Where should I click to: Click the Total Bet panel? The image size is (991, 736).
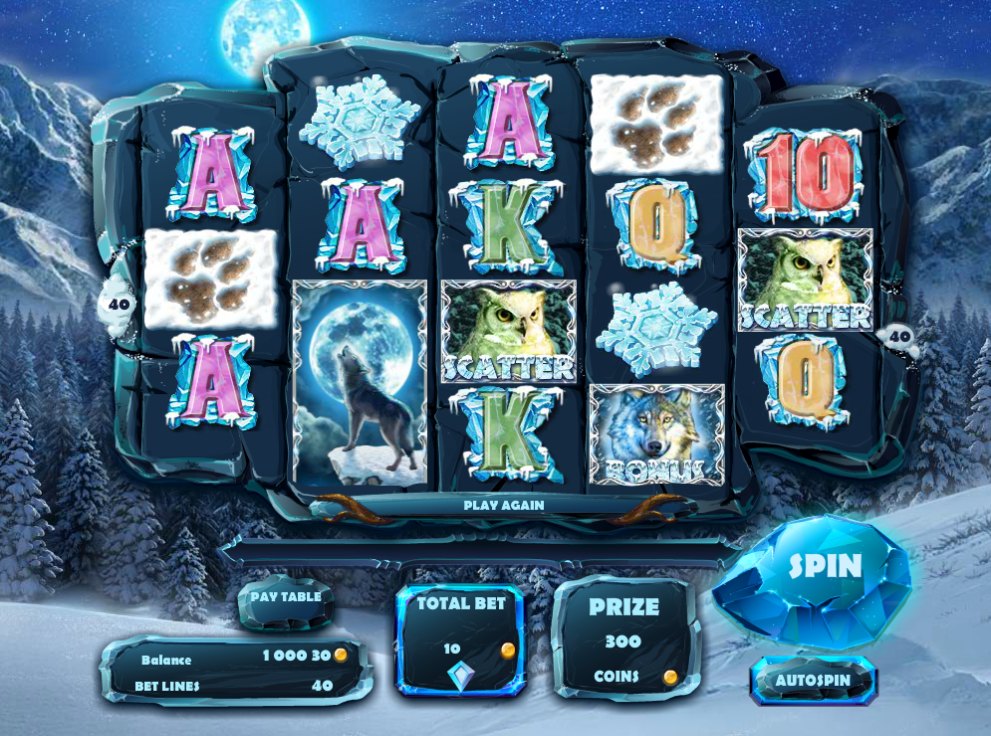461,636
